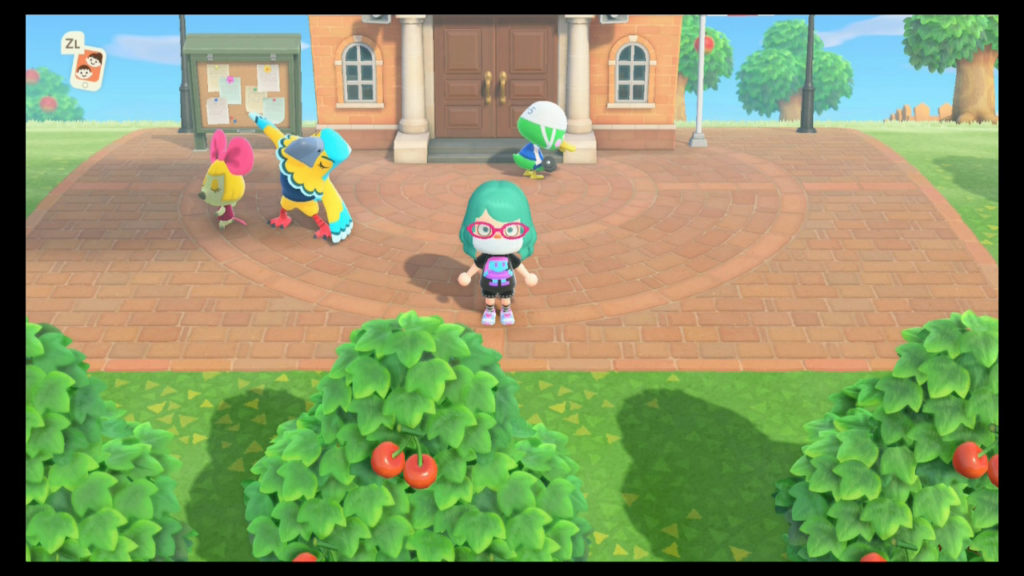The width and height of the screenshot is (1024, 576).
Task: Open the NookPhone icon
Action: (88, 68)
